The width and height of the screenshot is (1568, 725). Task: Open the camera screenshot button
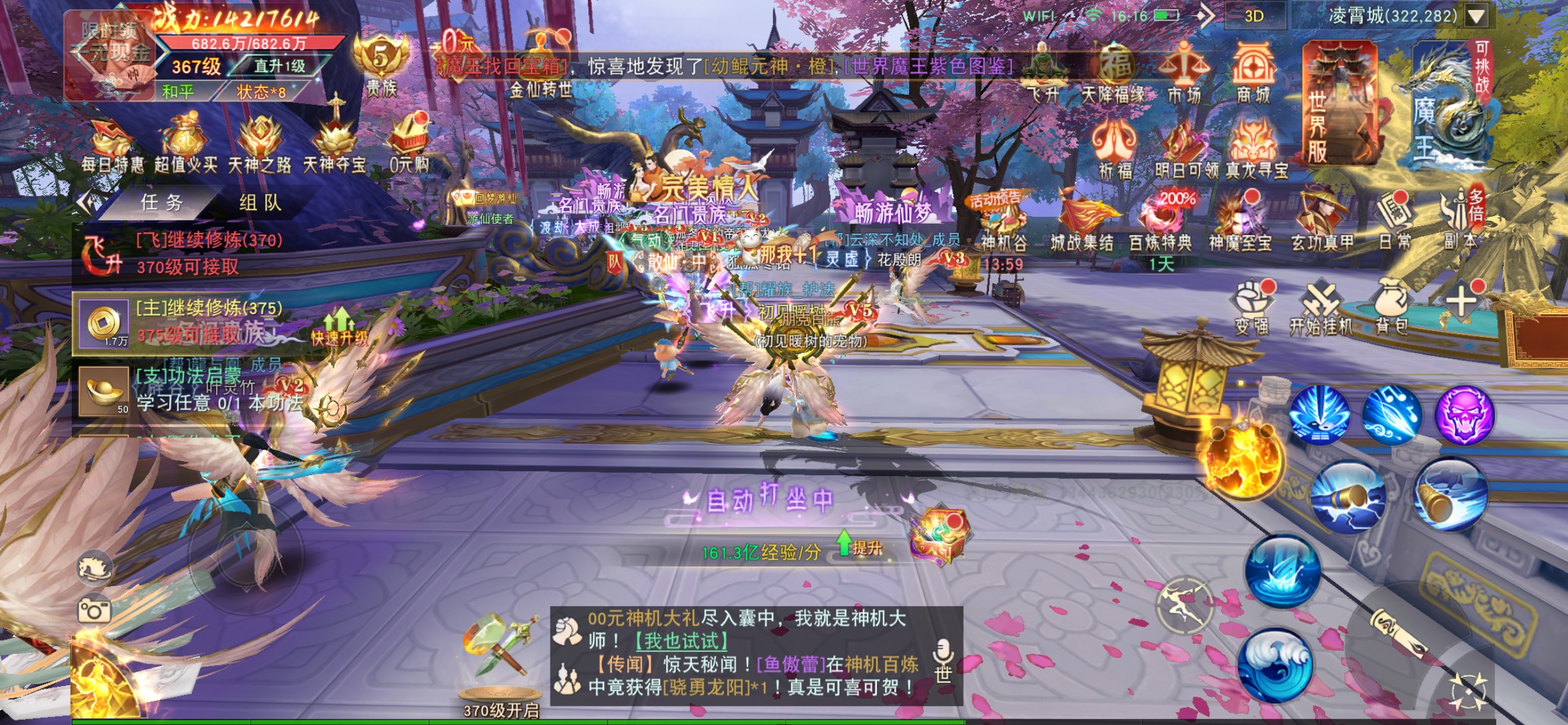[x=94, y=611]
